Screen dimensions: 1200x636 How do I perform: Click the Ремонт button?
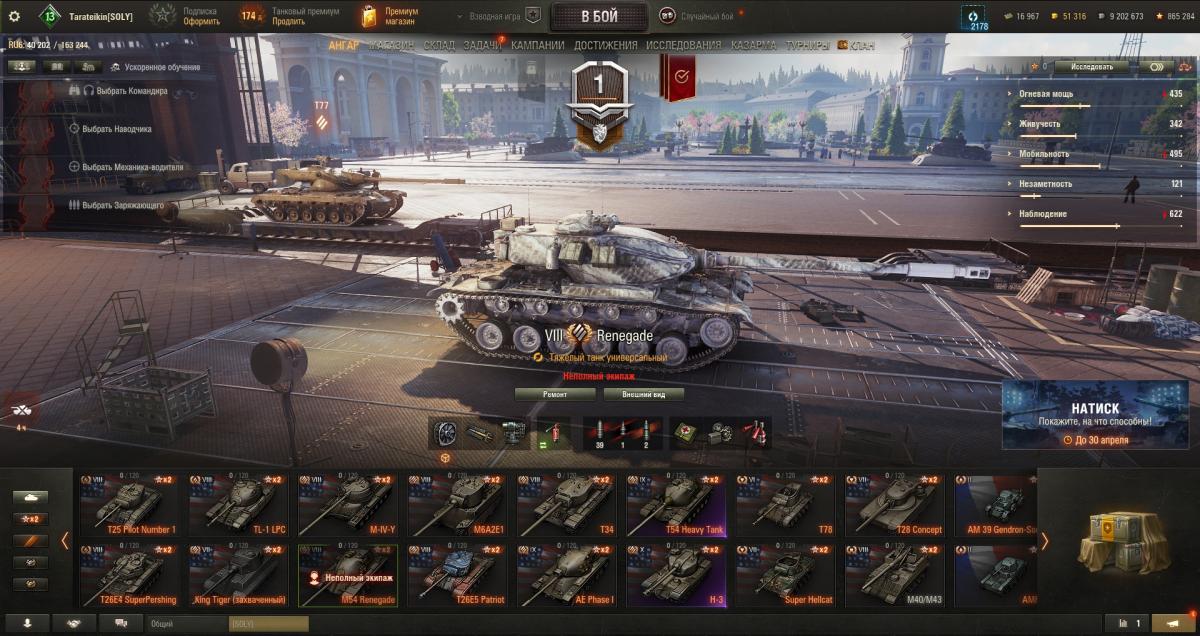(x=555, y=394)
